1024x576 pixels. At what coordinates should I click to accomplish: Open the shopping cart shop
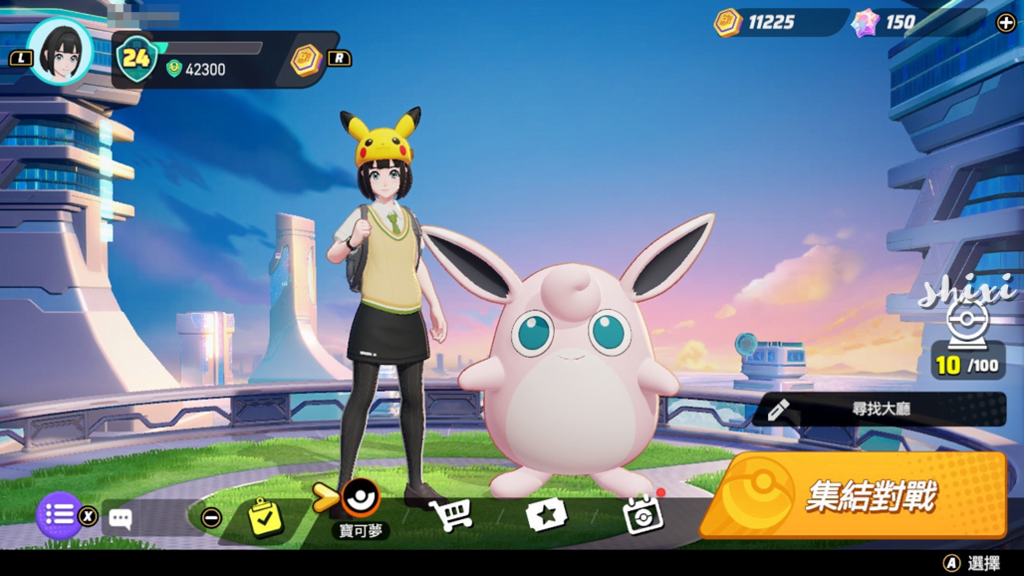(450, 515)
